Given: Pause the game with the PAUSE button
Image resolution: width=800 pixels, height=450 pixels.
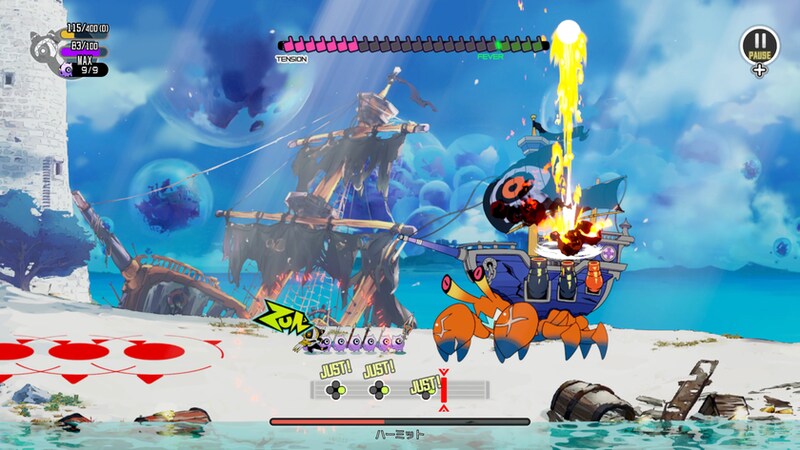Looking at the screenshot, I should coord(759,46).
